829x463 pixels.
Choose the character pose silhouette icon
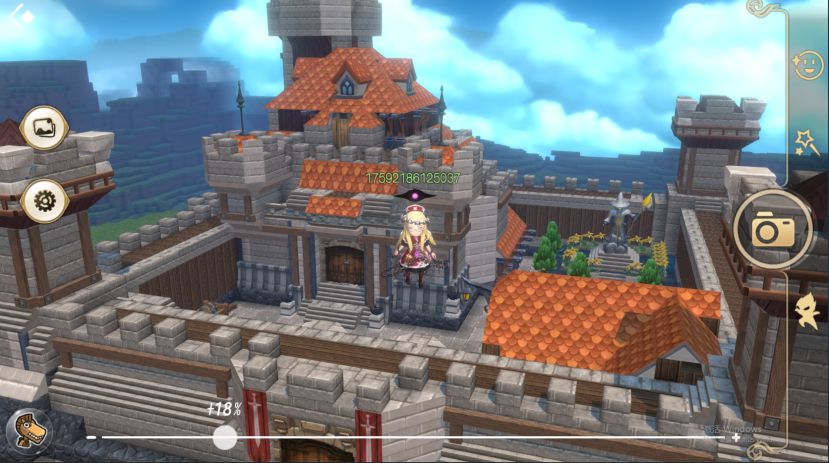coord(805,311)
